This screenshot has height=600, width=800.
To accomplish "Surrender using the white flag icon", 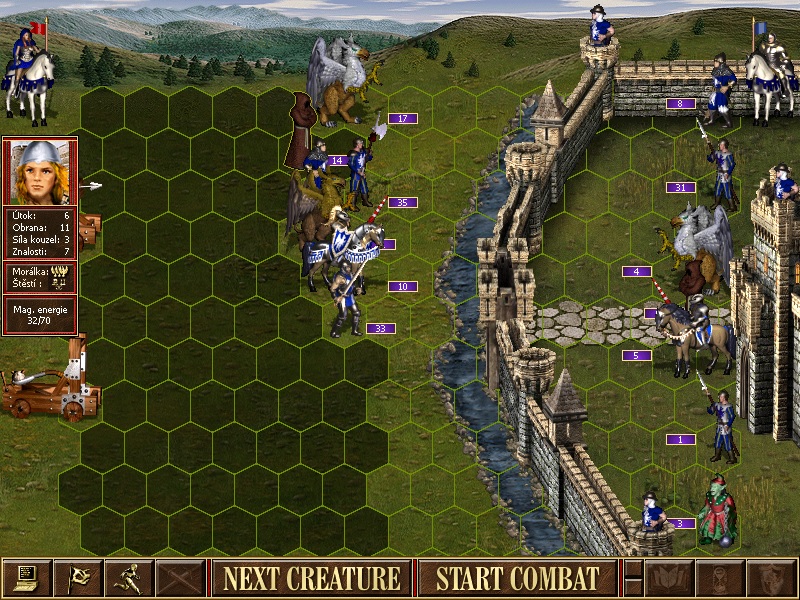I will point(78,578).
